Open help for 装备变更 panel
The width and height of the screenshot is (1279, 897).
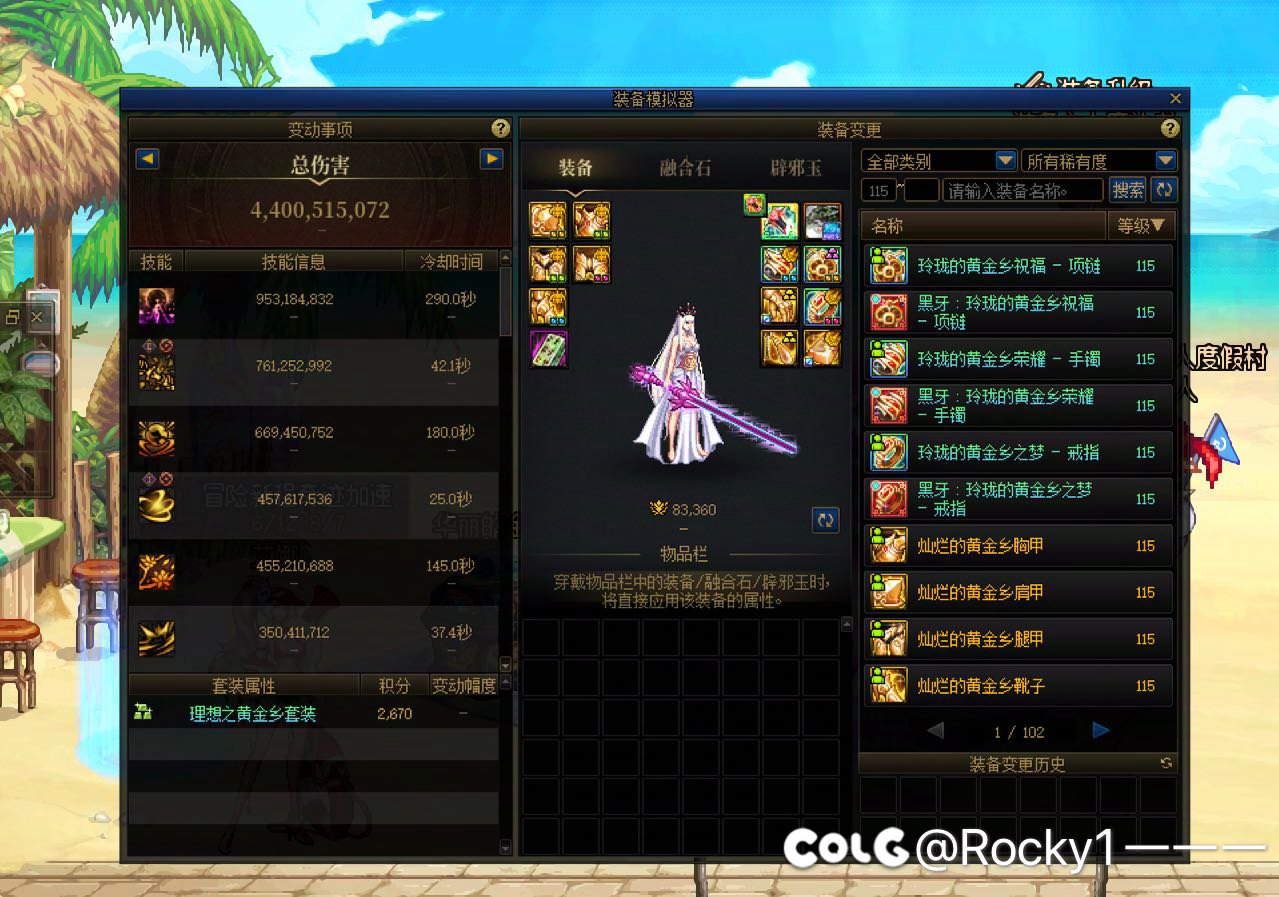(x=1169, y=129)
